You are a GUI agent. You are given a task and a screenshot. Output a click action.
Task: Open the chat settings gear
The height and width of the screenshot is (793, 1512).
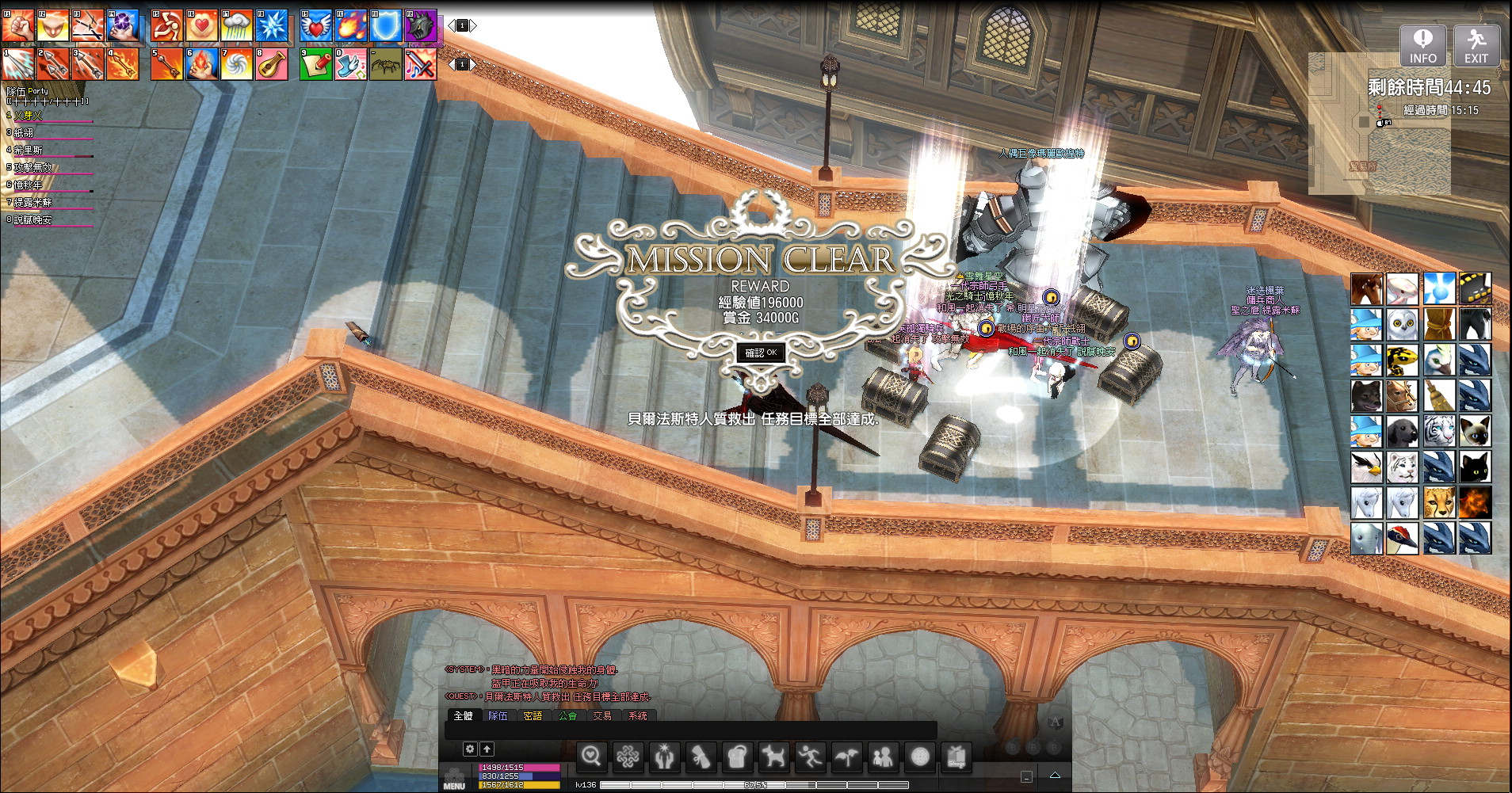click(470, 749)
